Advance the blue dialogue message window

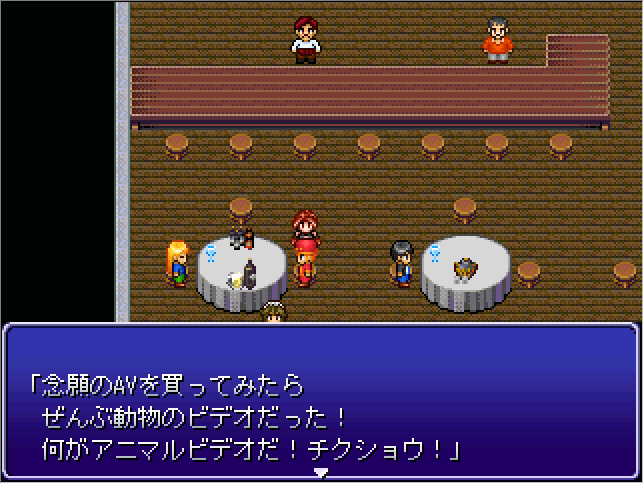tap(321, 400)
